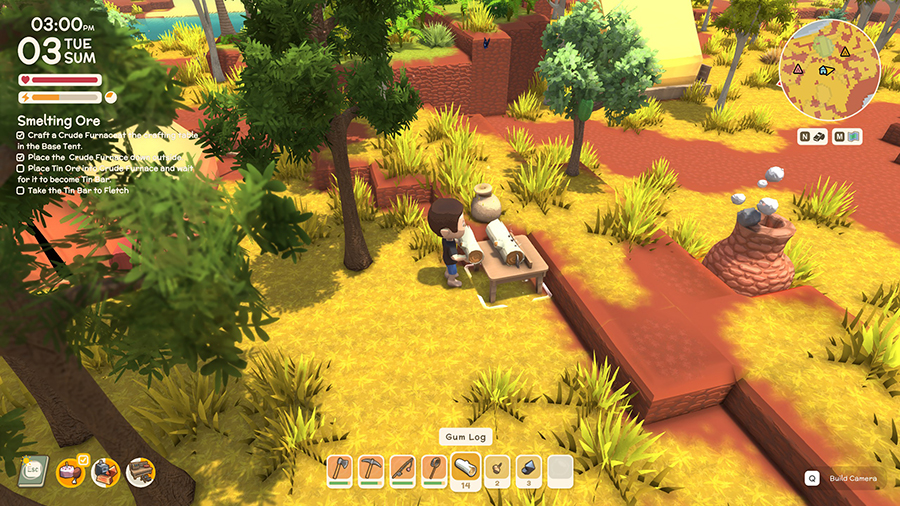900x506 pixels.
Task: Open the Smelting Ore quest tracker
Action: [x=59, y=120]
